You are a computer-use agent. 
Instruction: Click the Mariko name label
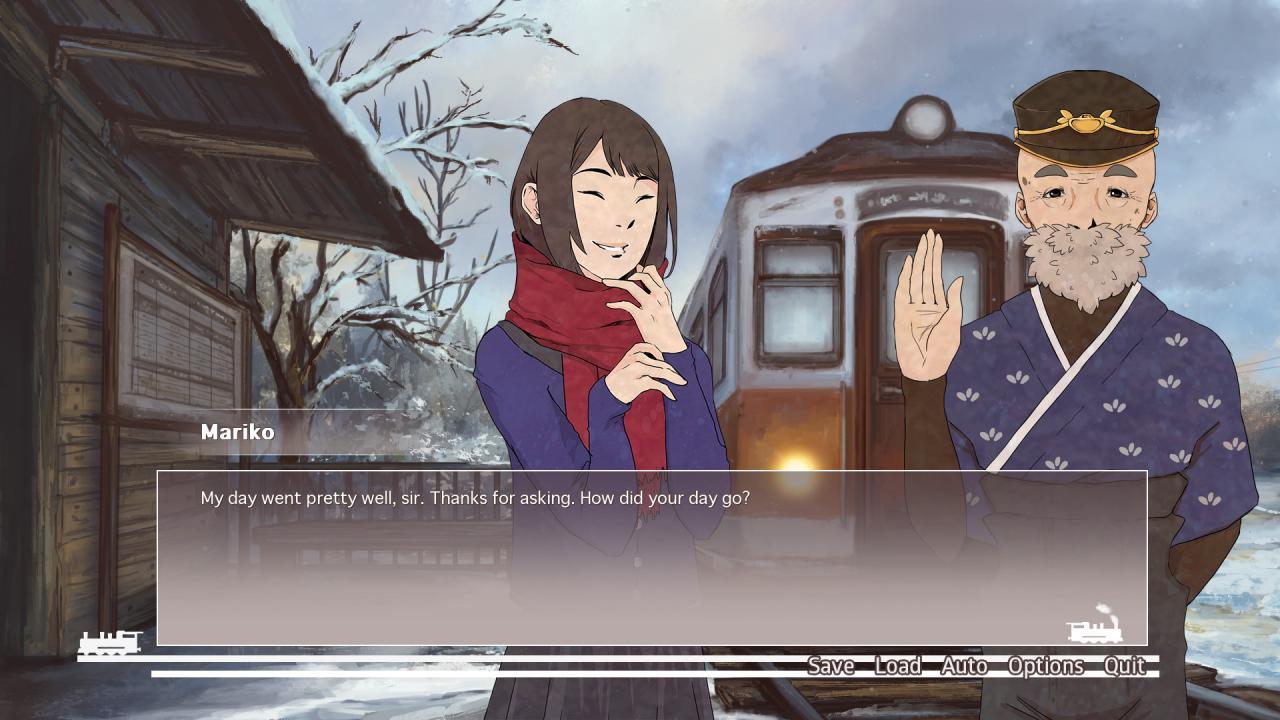tap(237, 433)
